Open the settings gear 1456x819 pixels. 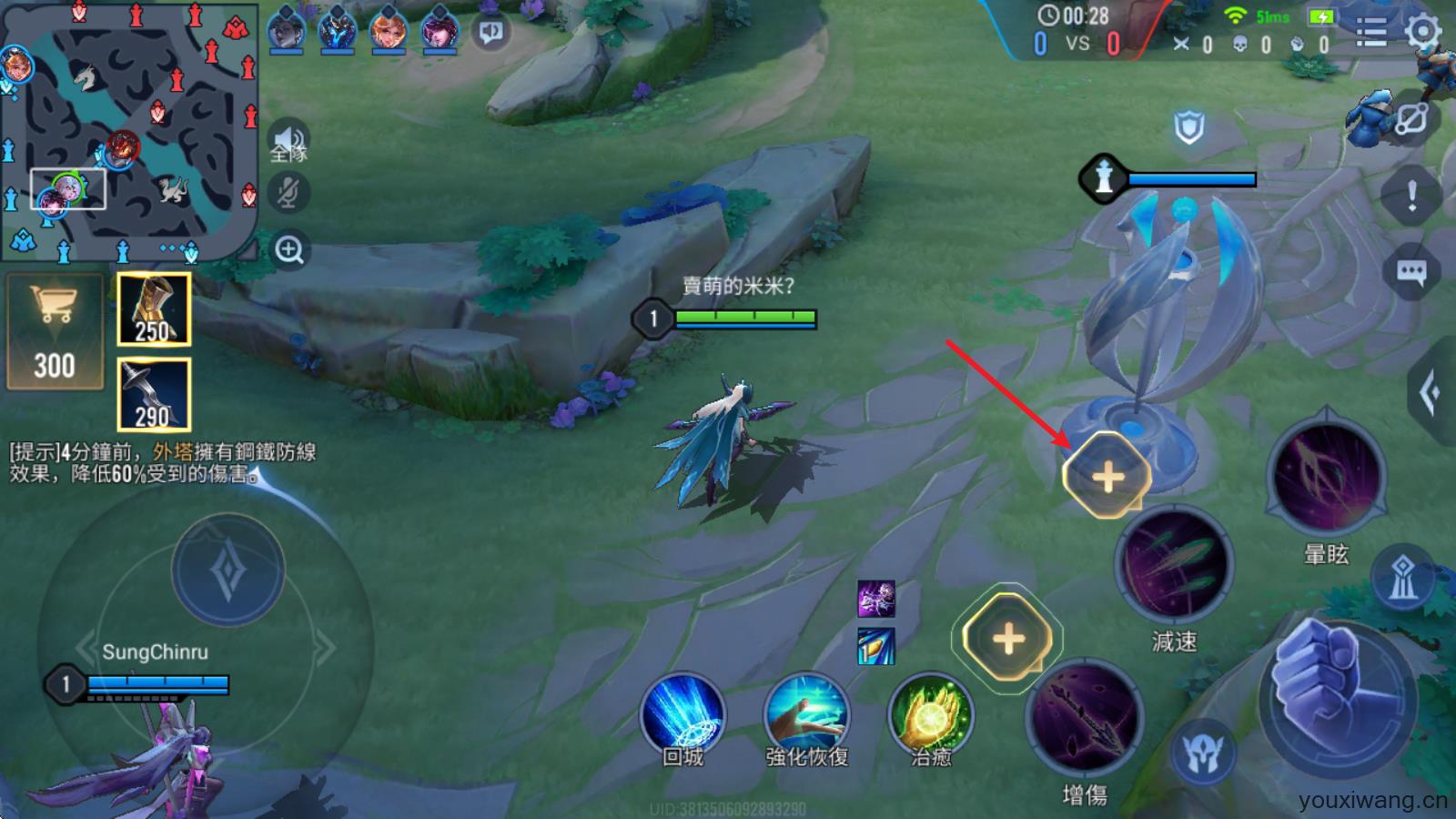[1422, 33]
